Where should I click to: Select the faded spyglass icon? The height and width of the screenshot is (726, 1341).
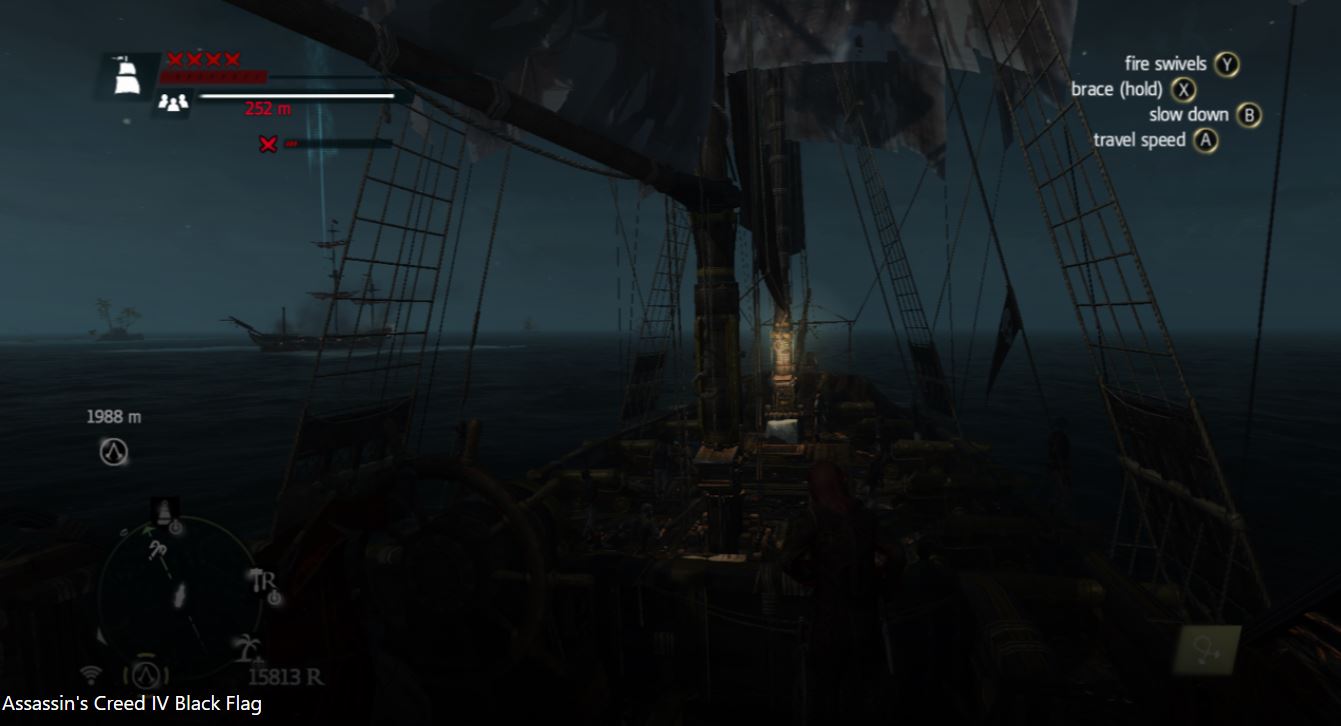pyautogui.click(x=1208, y=650)
